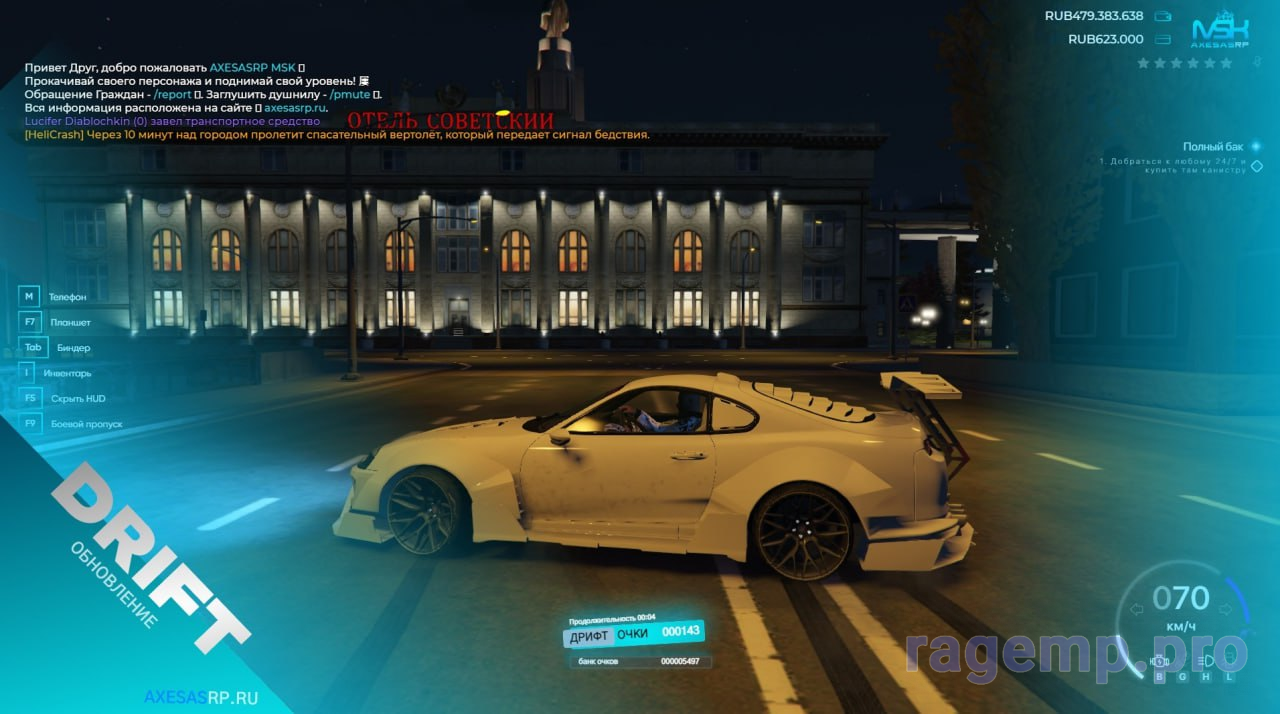Toggle the engine indicator on the speedometer
This screenshot has width=1280, height=714.
(x=1160, y=660)
